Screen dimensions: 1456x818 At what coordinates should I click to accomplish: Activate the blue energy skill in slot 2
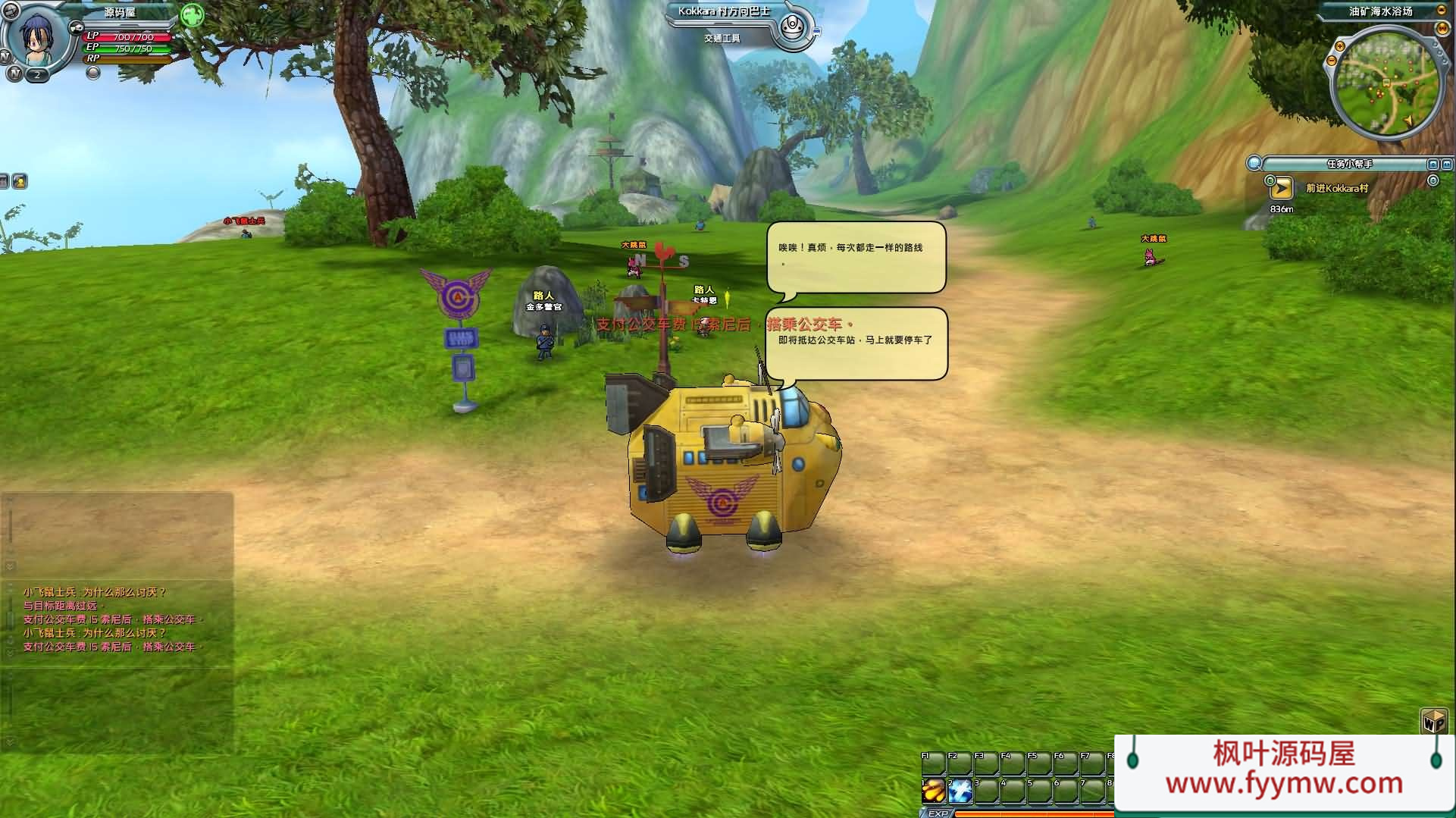point(960,790)
